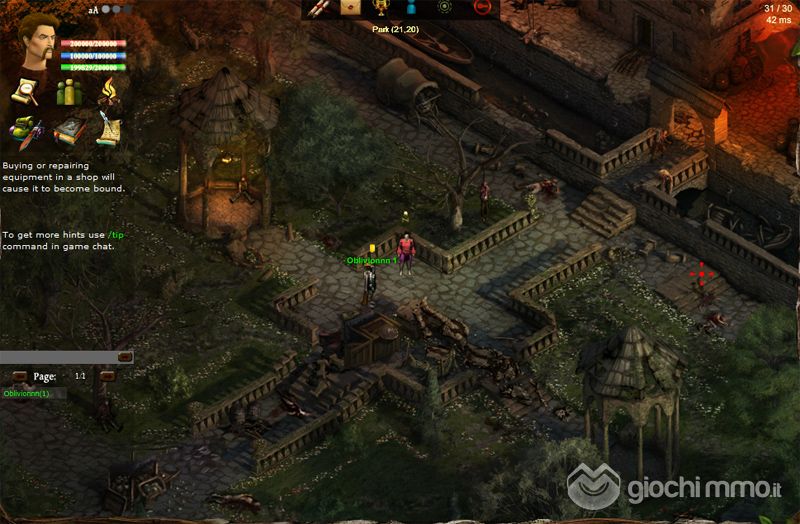
Task: Click the aA font size control
Action: [x=93, y=10]
